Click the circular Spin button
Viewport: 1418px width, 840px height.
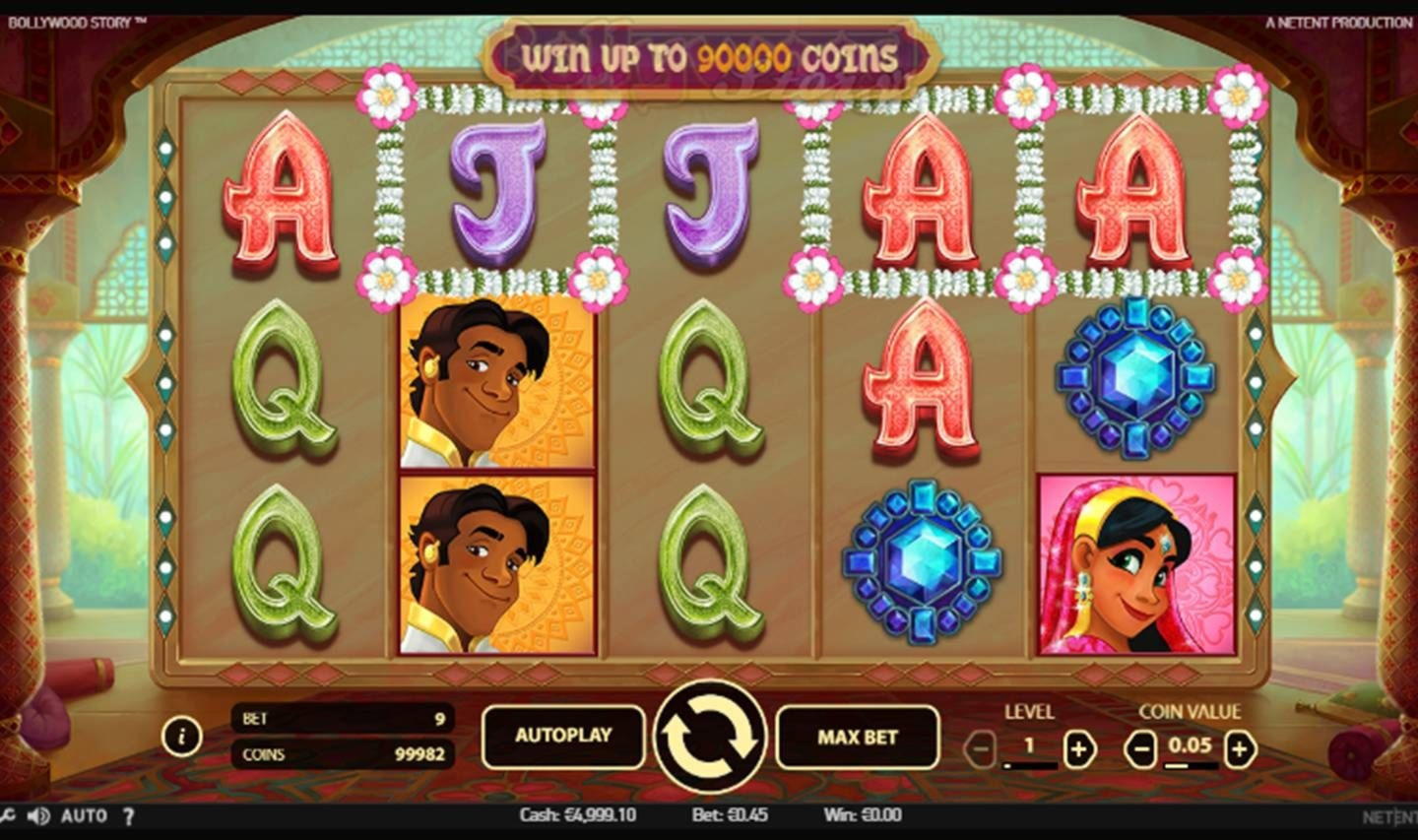pos(709,736)
